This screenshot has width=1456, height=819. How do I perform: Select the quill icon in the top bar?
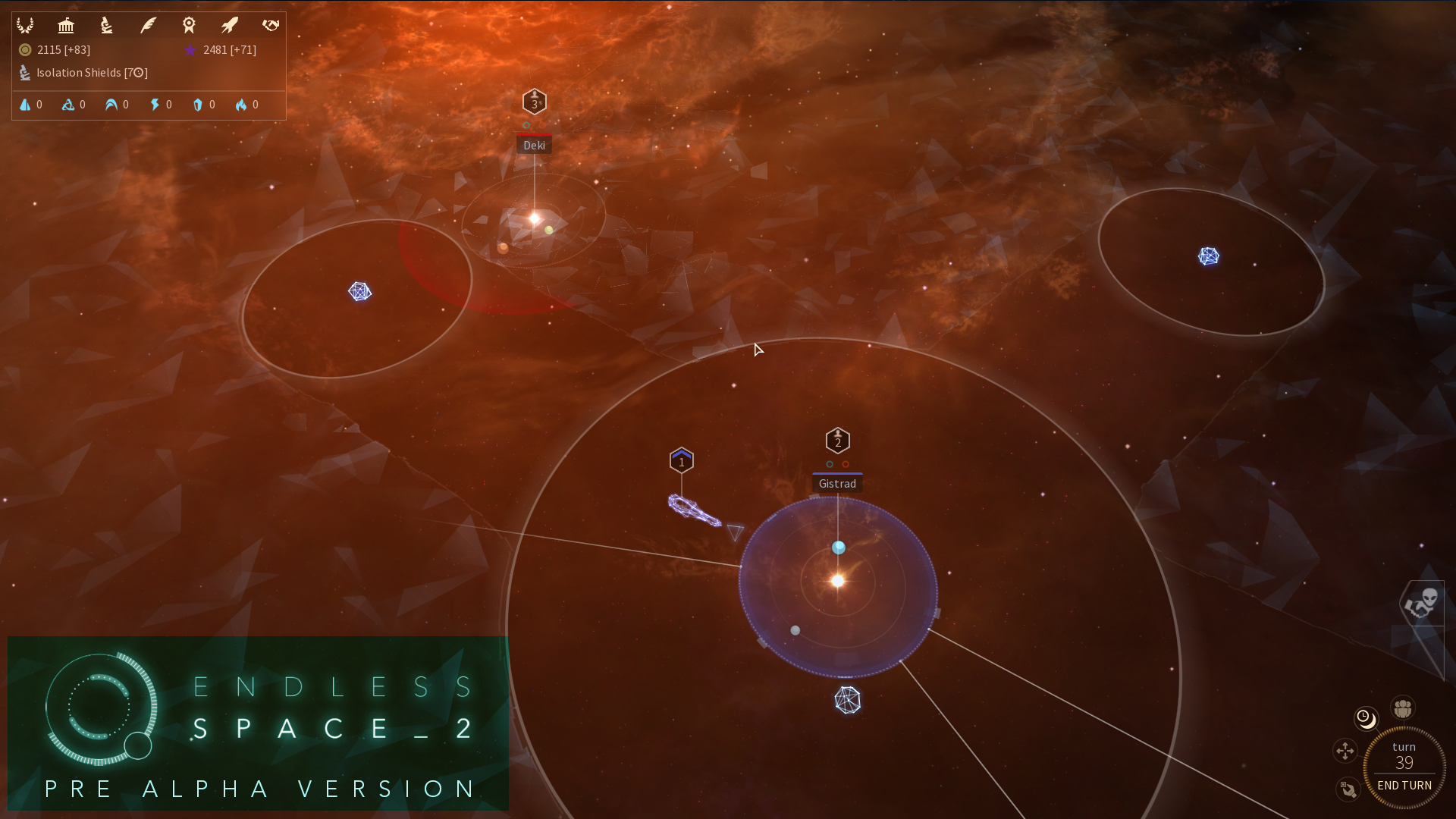(148, 25)
